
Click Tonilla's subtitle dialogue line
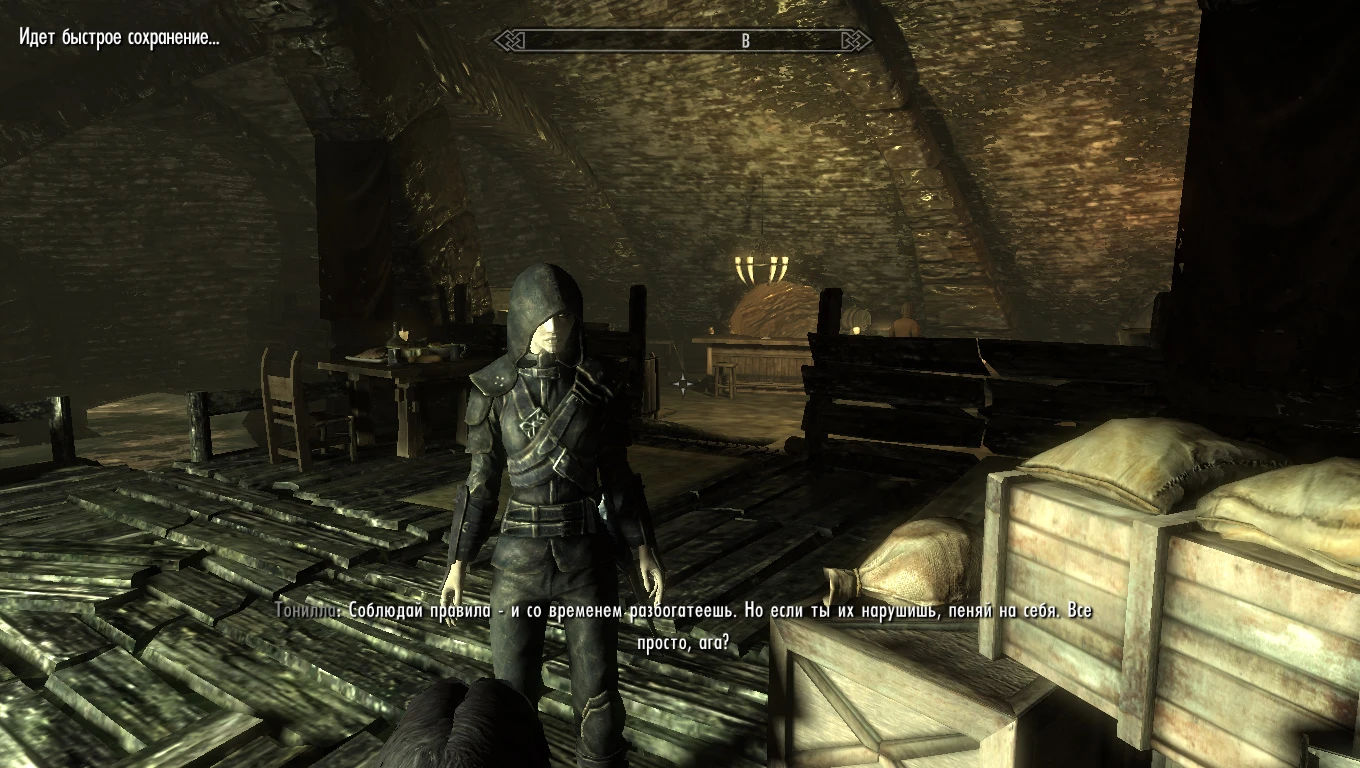coord(680,614)
